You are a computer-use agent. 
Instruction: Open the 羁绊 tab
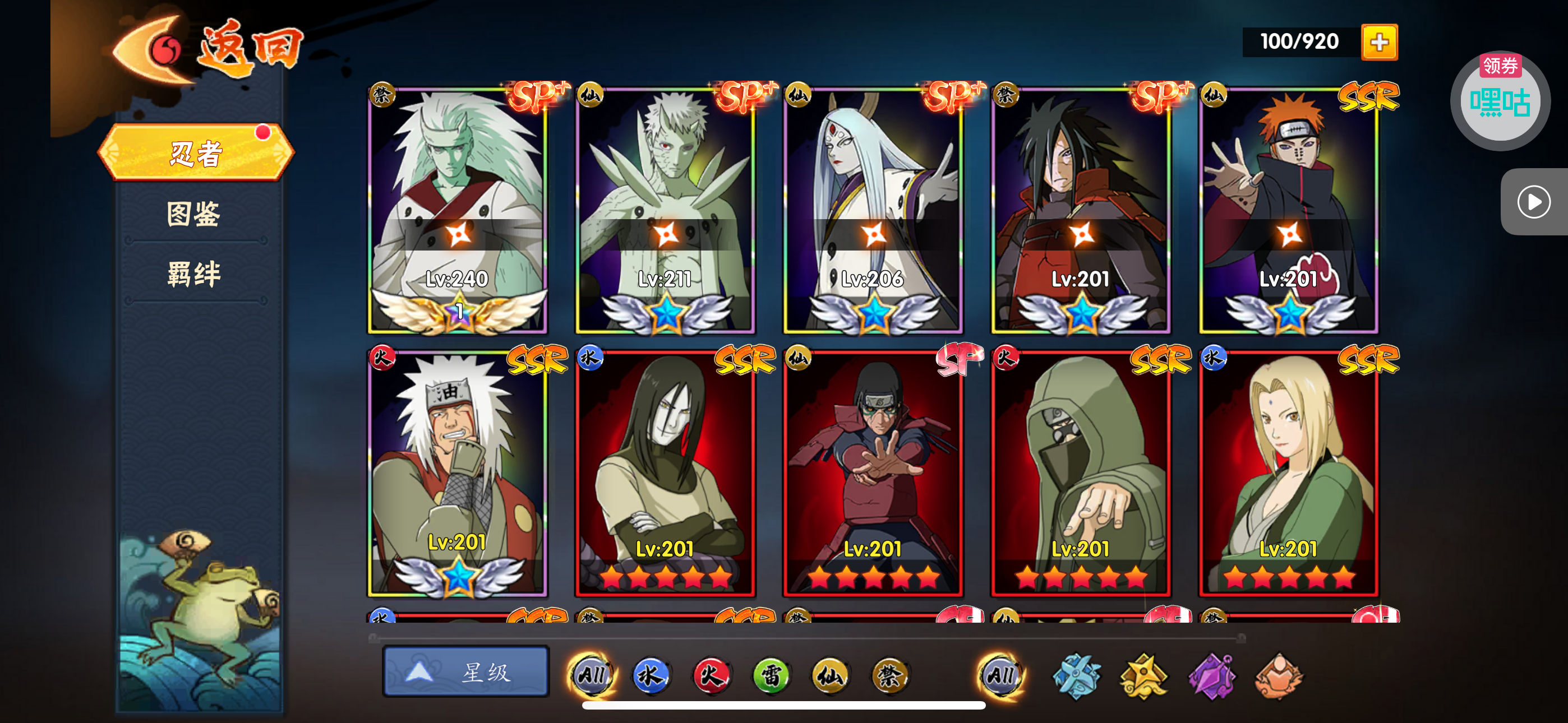coord(193,274)
